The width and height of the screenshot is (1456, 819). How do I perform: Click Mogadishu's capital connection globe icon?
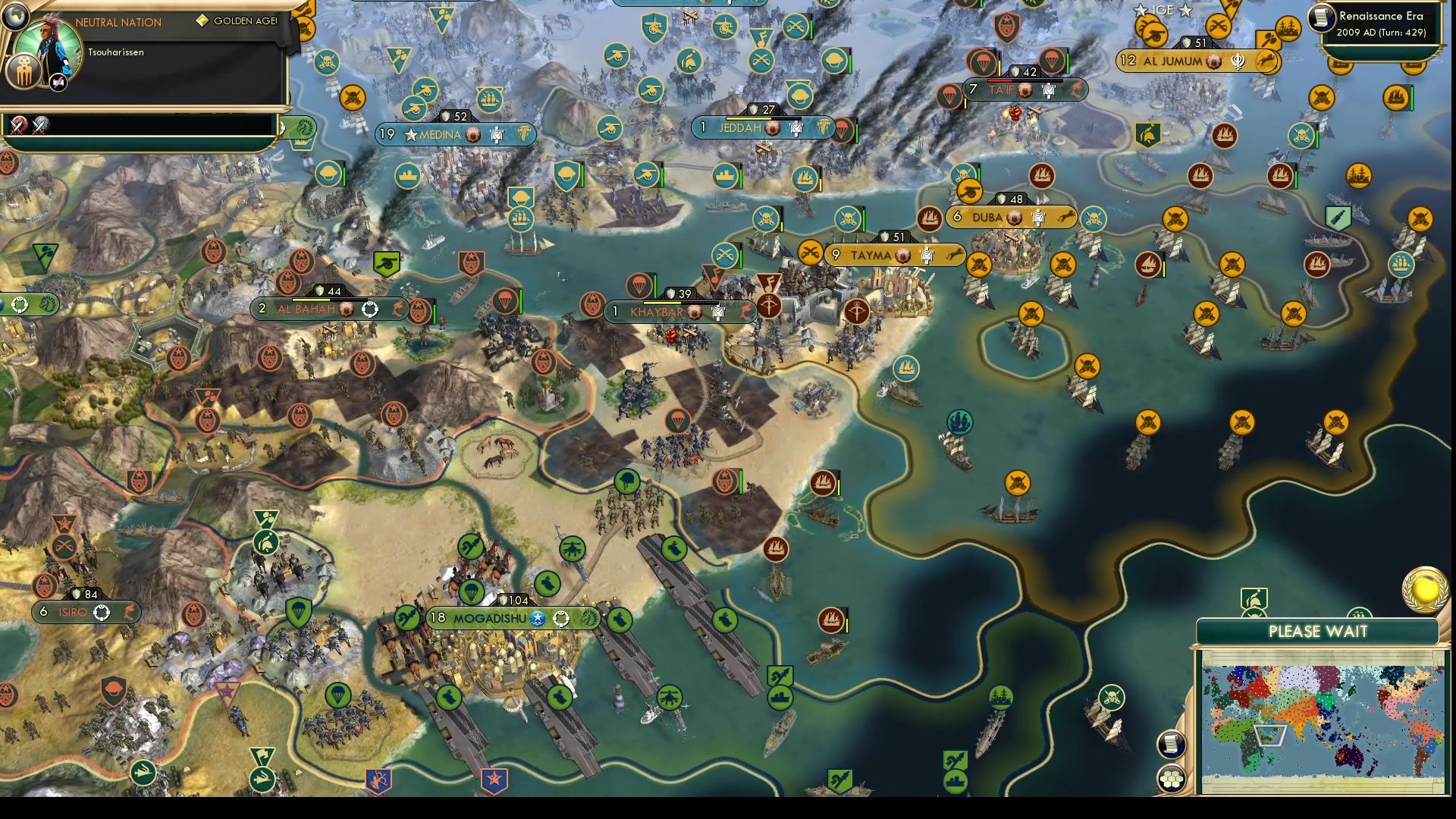tap(539, 618)
